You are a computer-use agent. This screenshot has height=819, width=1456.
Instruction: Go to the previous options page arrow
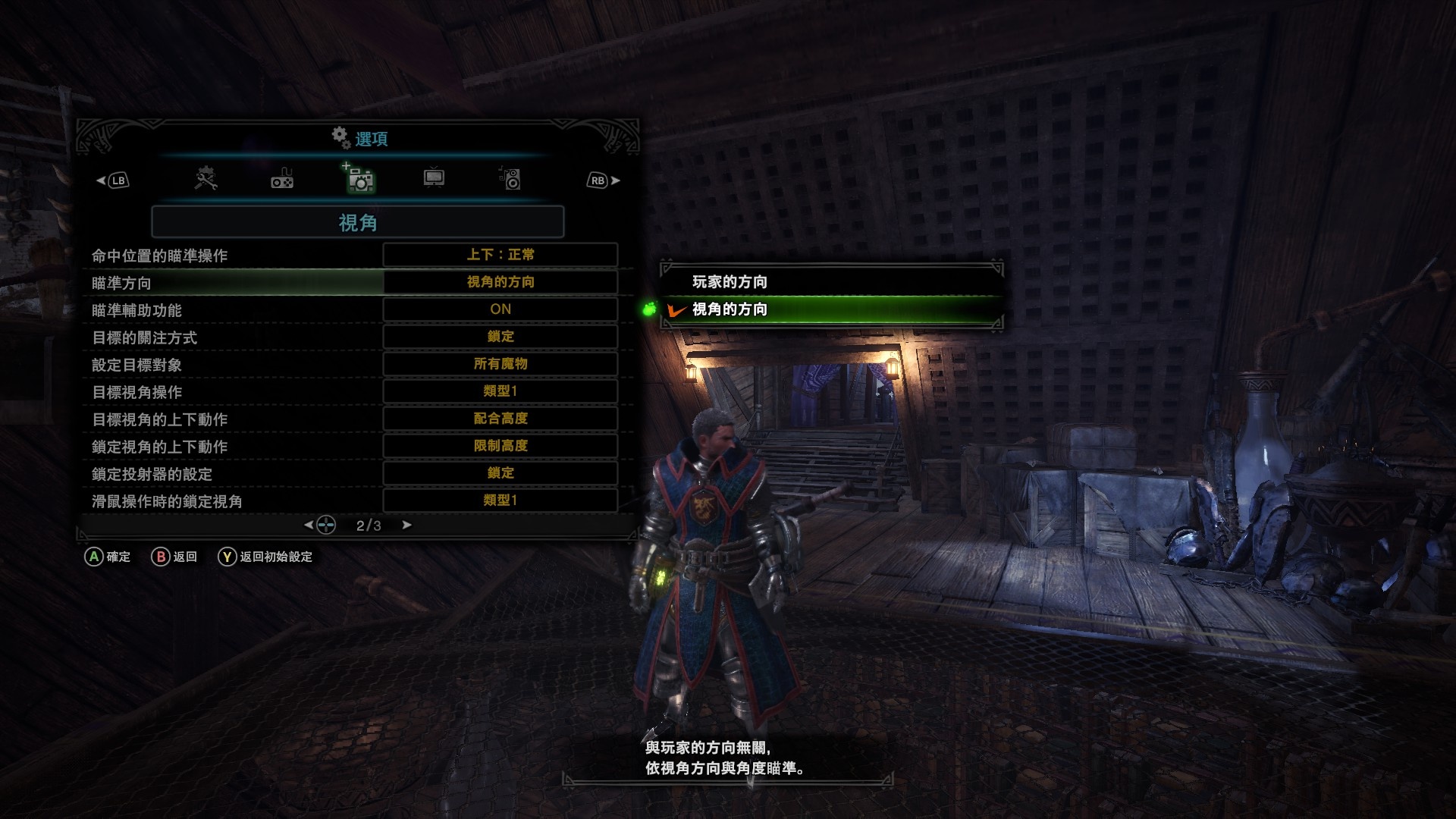[309, 525]
